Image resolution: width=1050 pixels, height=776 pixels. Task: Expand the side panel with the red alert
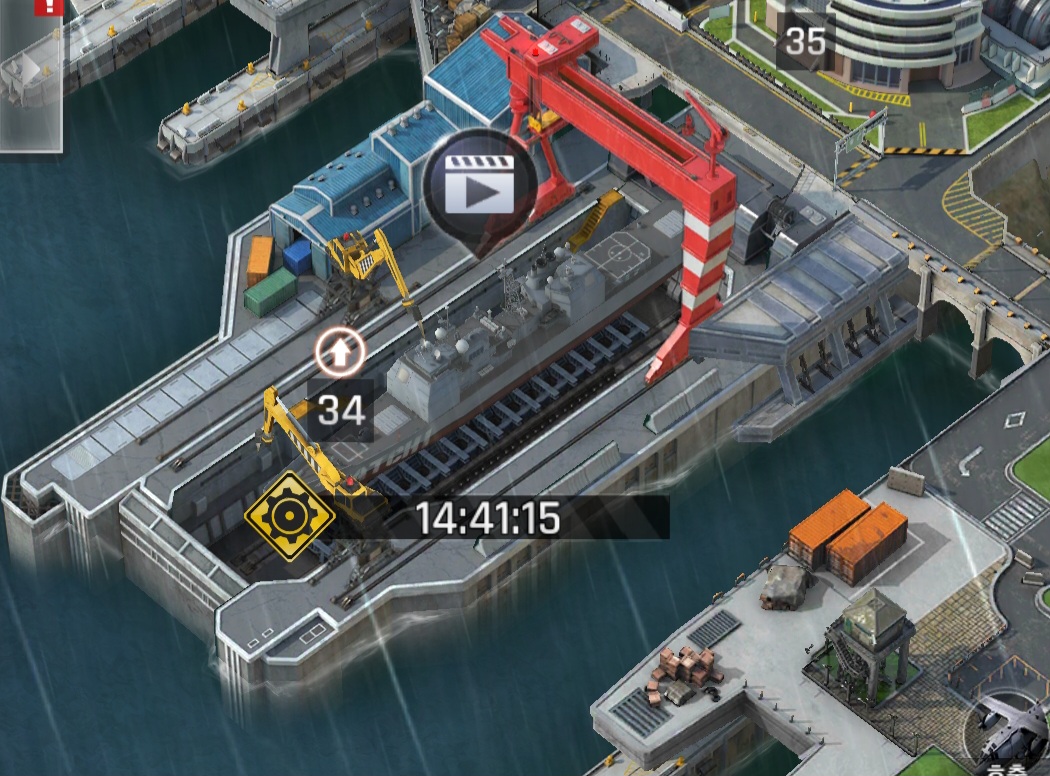(x=30, y=75)
